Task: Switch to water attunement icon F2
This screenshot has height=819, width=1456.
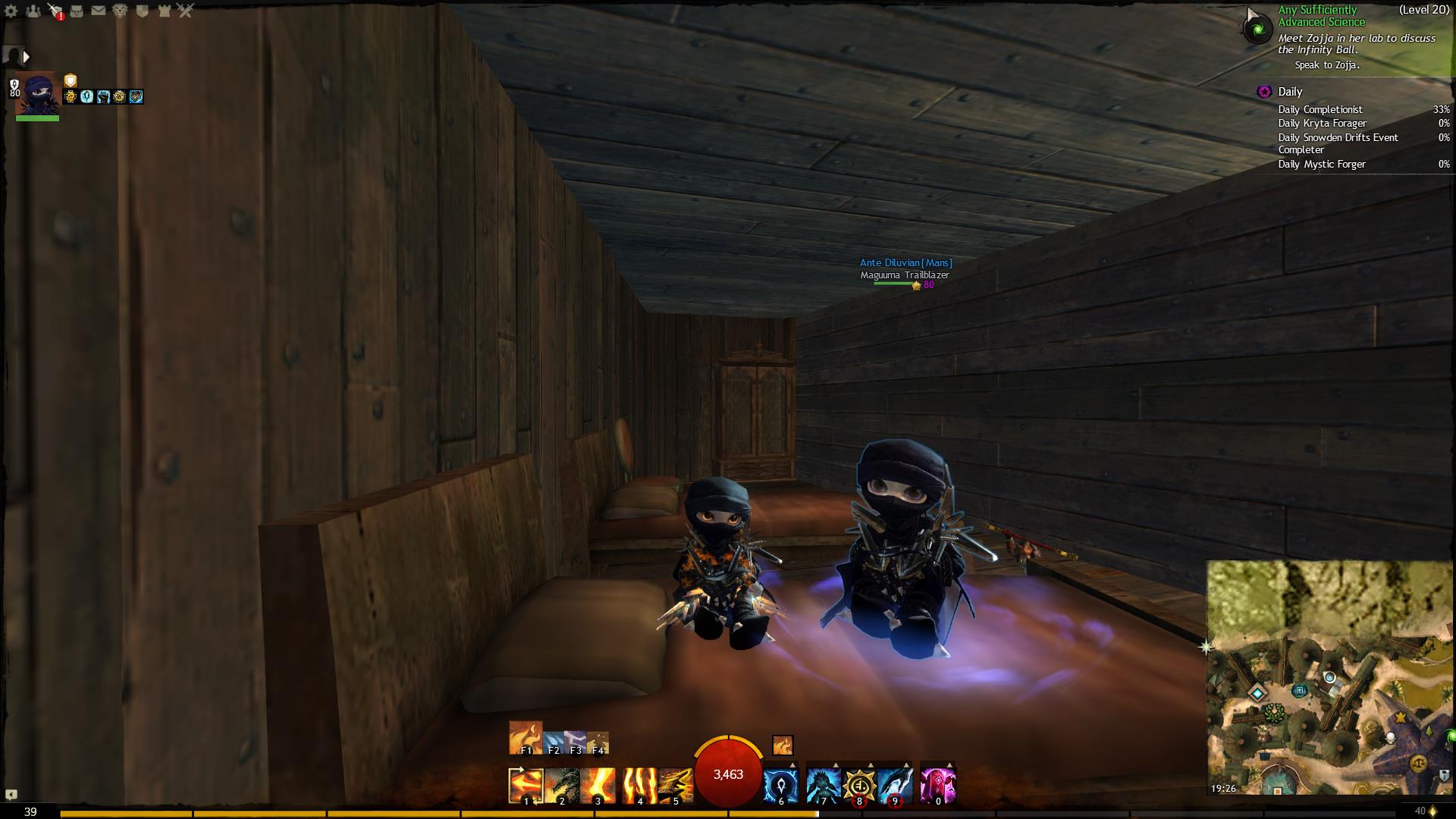Action: click(554, 742)
